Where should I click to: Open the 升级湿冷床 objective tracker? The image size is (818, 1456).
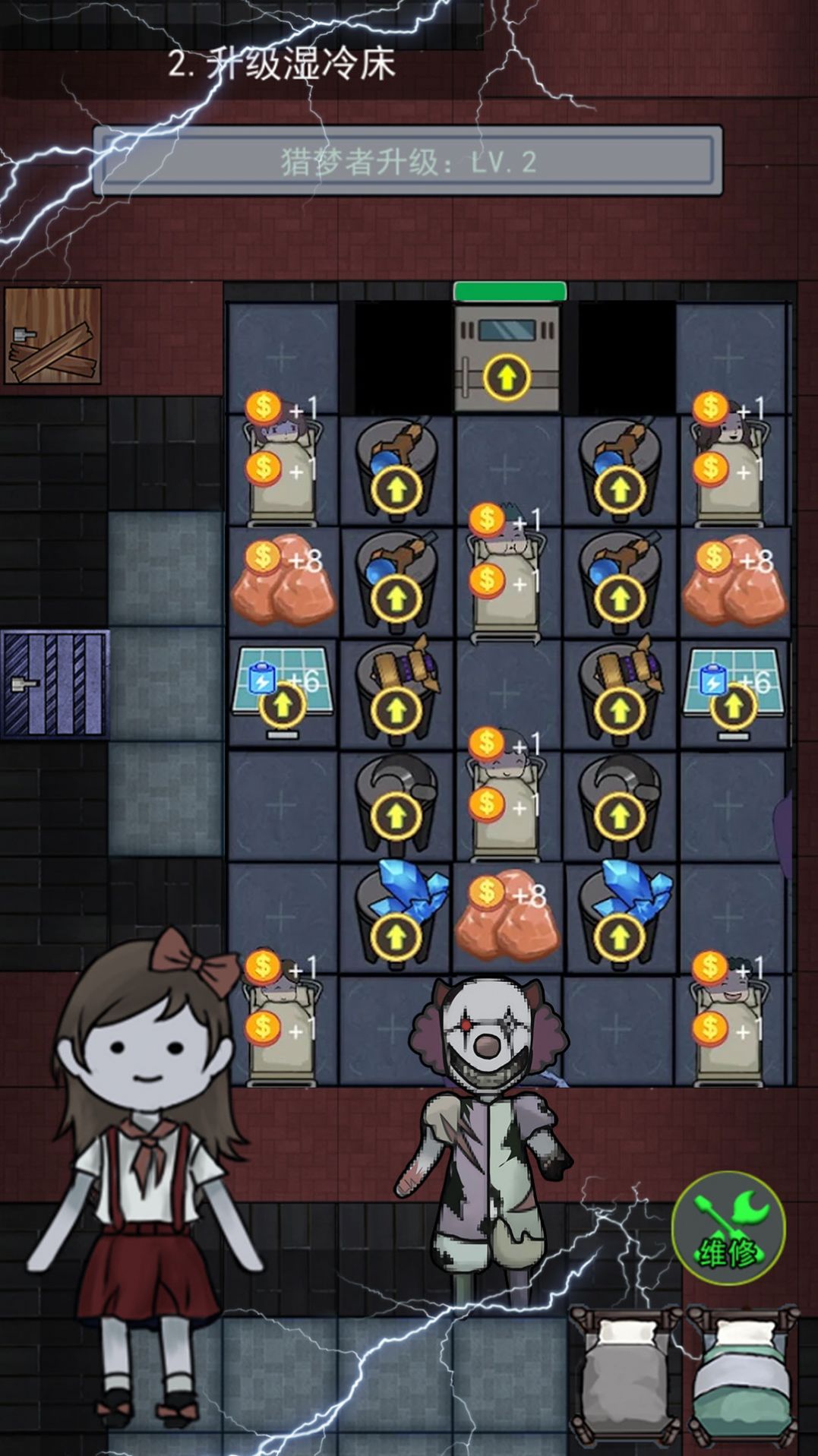tap(282, 64)
